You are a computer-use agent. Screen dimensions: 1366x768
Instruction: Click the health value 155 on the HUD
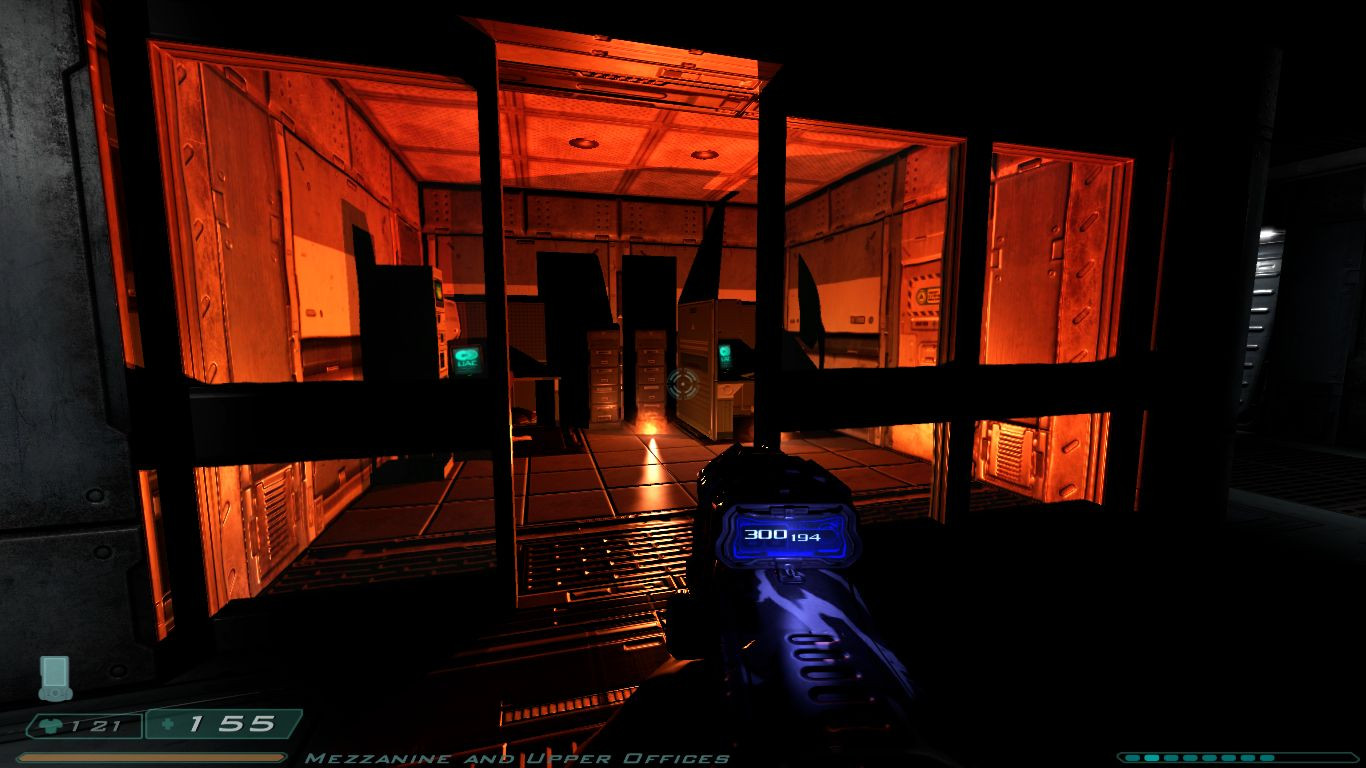pos(231,725)
